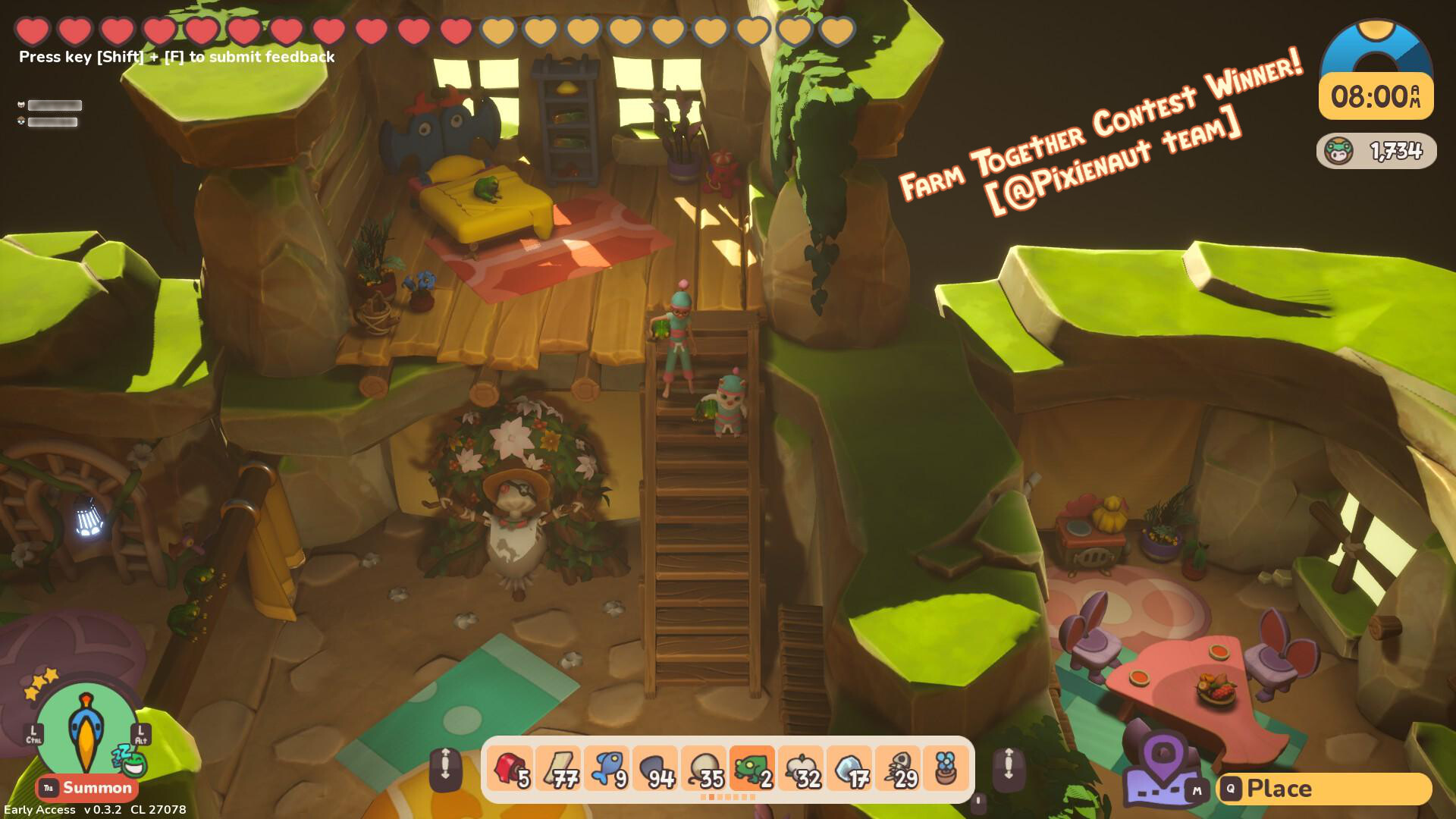
Task: Click the Shift+F submit feedback prompt
Action: (x=176, y=56)
